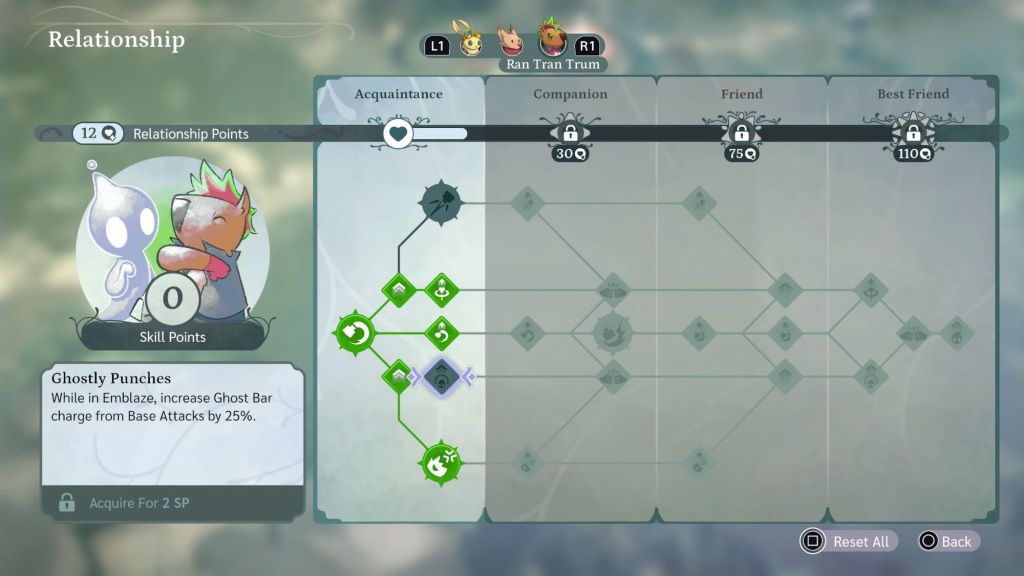
Task: Choose the green circular-arrow root skill node
Action: [354, 333]
